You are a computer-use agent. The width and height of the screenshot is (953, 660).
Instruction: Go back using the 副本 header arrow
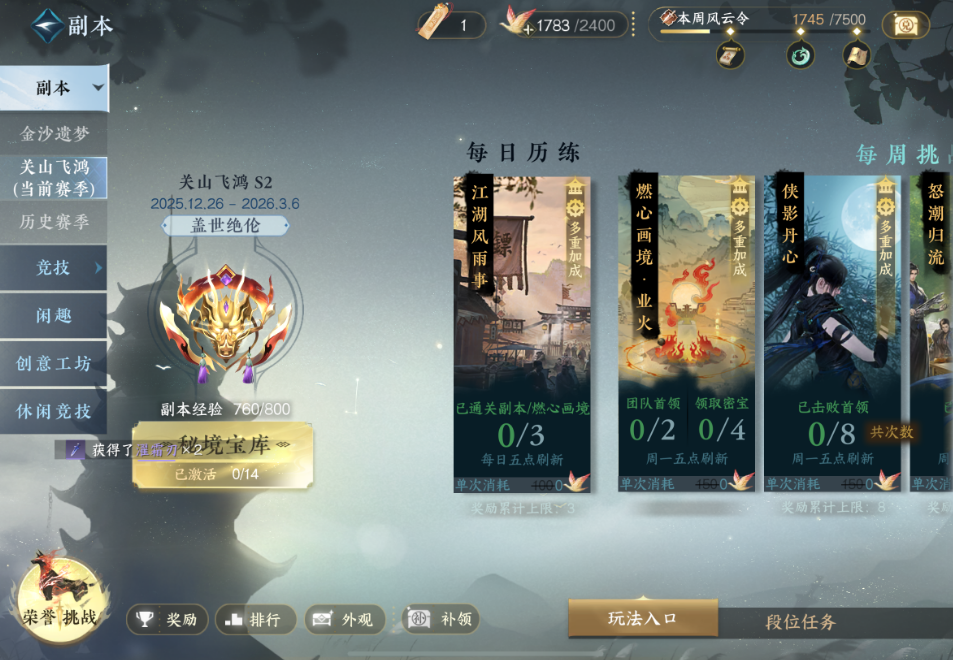[x=46, y=26]
